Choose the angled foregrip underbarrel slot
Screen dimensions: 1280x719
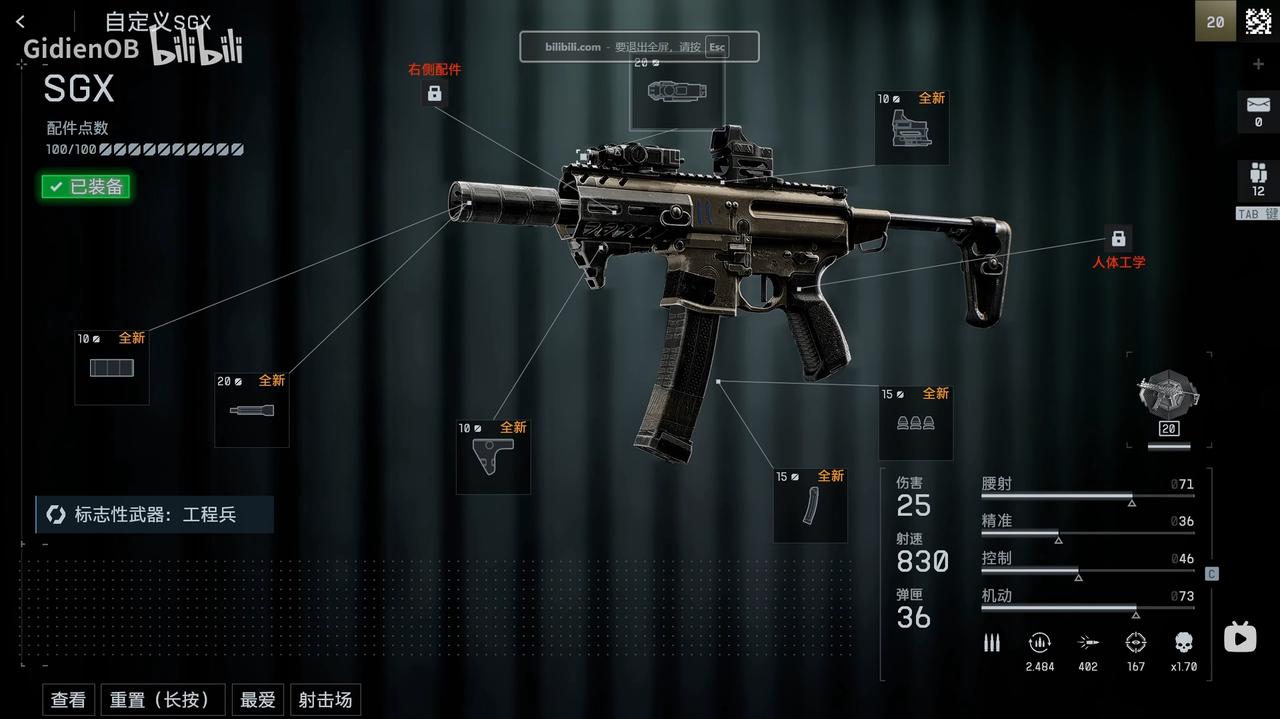coord(493,457)
